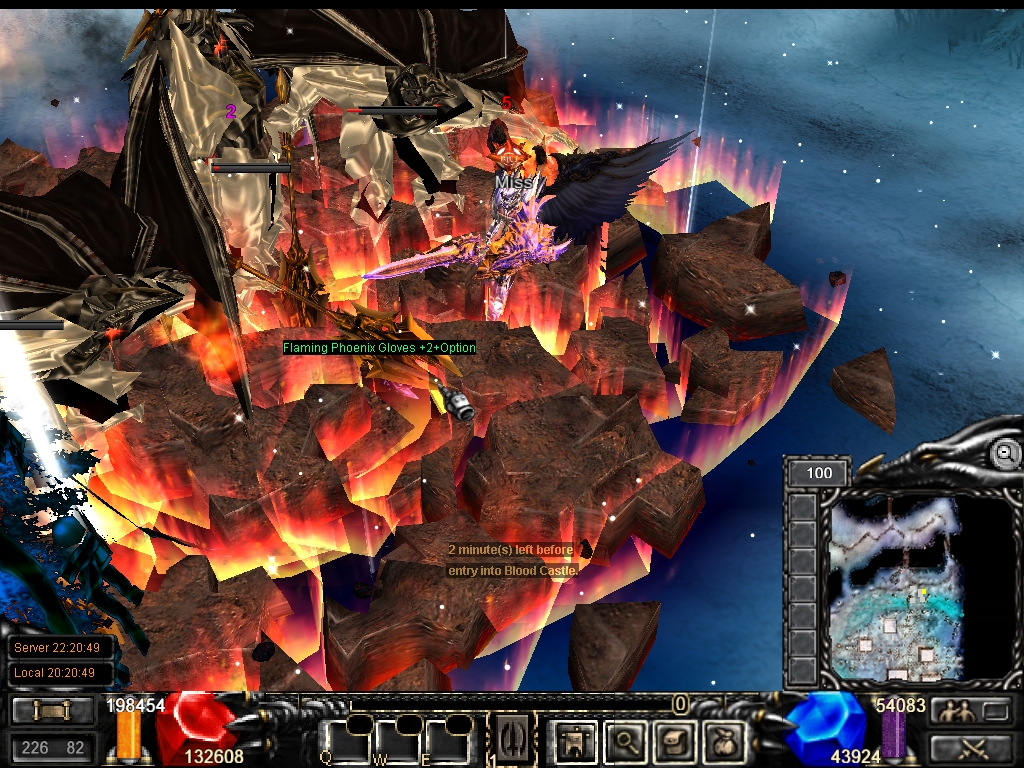Screen dimensions: 1024x768
Task: Open the fruit bag inventory button
Action: tap(724, 741)
